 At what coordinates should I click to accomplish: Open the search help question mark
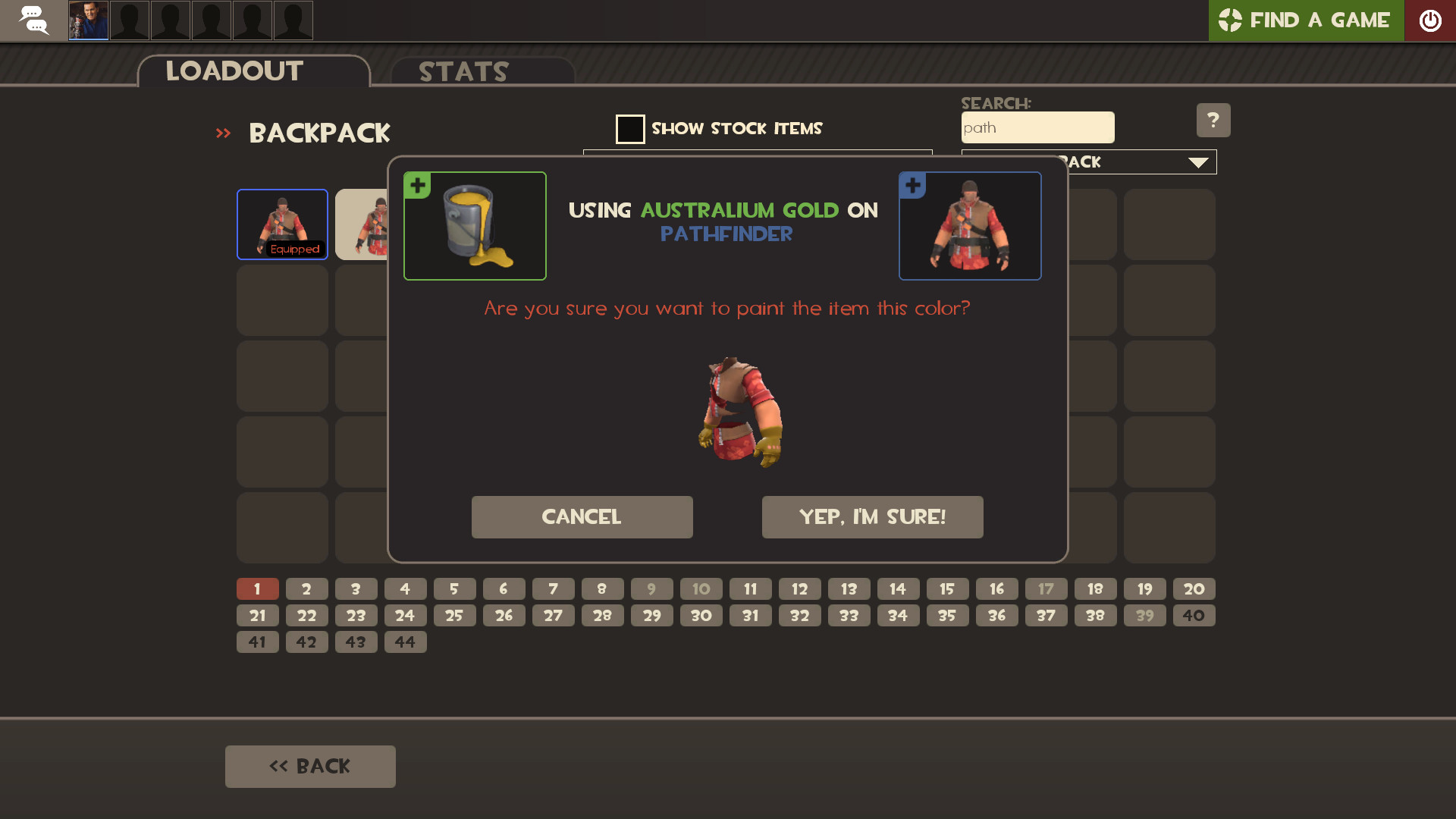tap(1213, 120)
